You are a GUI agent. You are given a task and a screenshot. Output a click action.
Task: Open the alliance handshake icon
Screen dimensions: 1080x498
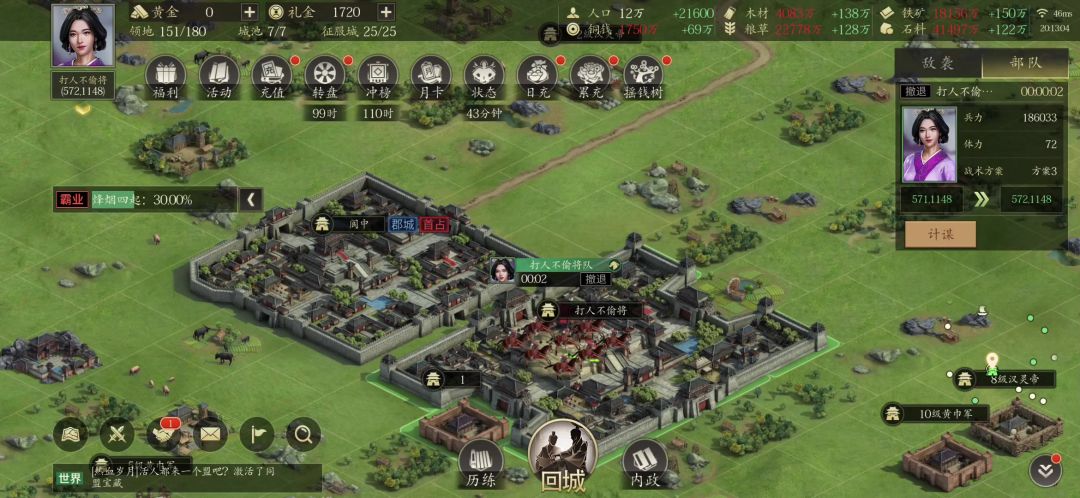point(164,434)
